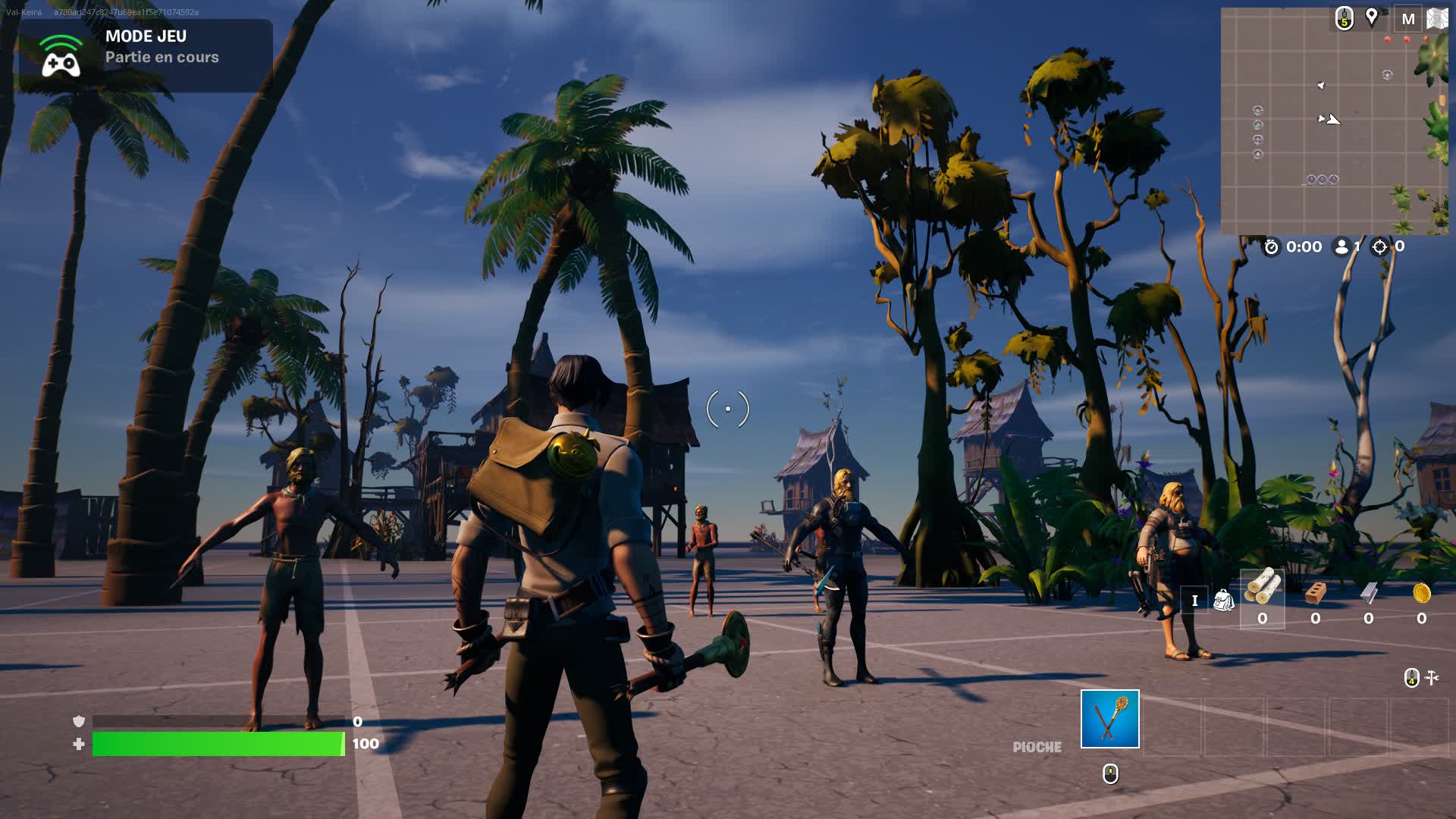Select the wood building material

(x=1262, y=588)
